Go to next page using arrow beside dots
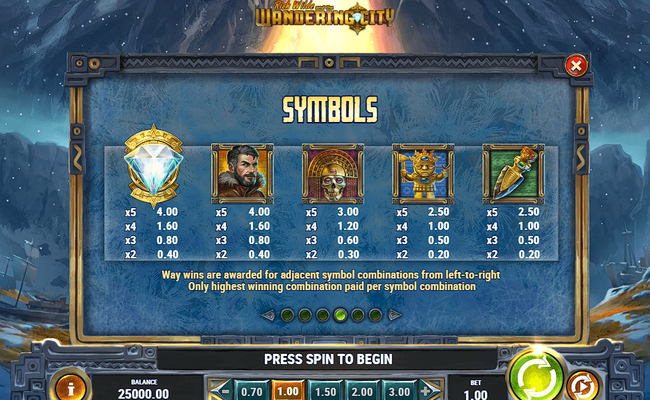Screen dimensions: 650x400 coord(394,315)
